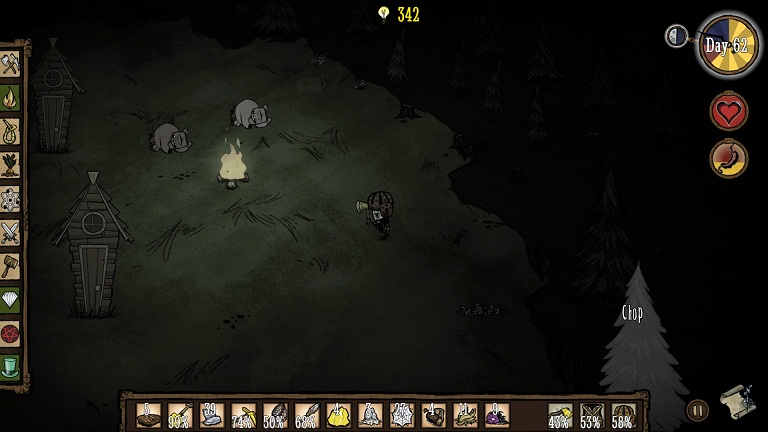Click the equipped body armor at 53%
The image size is (768, 432).
point(592,415)
